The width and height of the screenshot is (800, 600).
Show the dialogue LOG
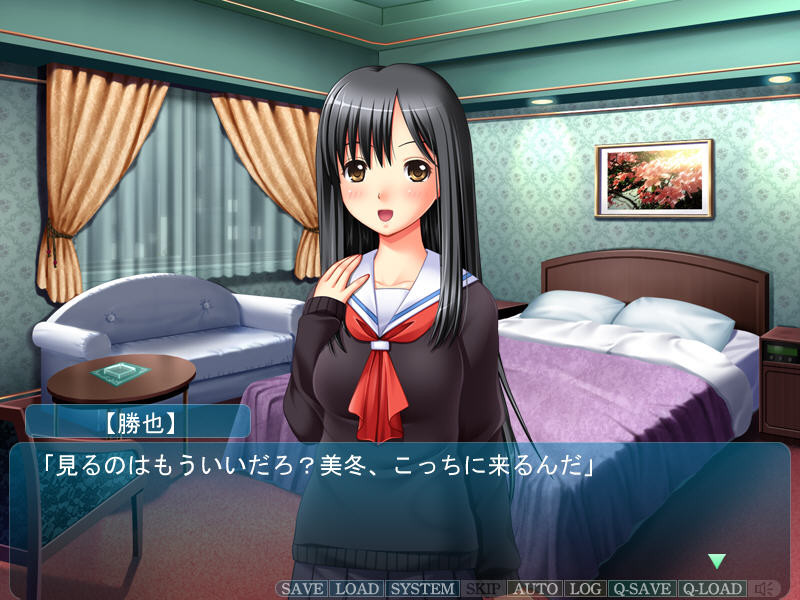click(x=585, y=589)
